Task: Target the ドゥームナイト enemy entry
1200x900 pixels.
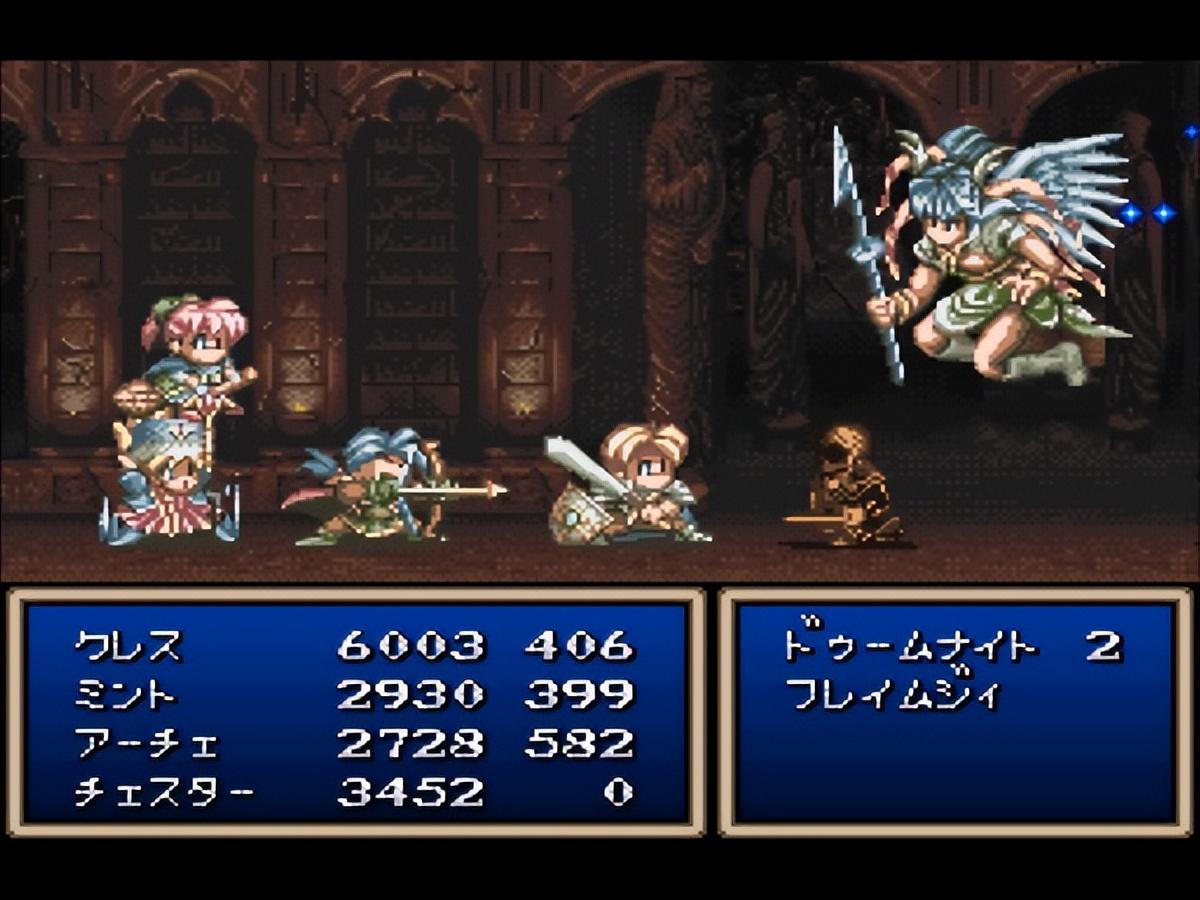Action: click(x=910, y=646)
